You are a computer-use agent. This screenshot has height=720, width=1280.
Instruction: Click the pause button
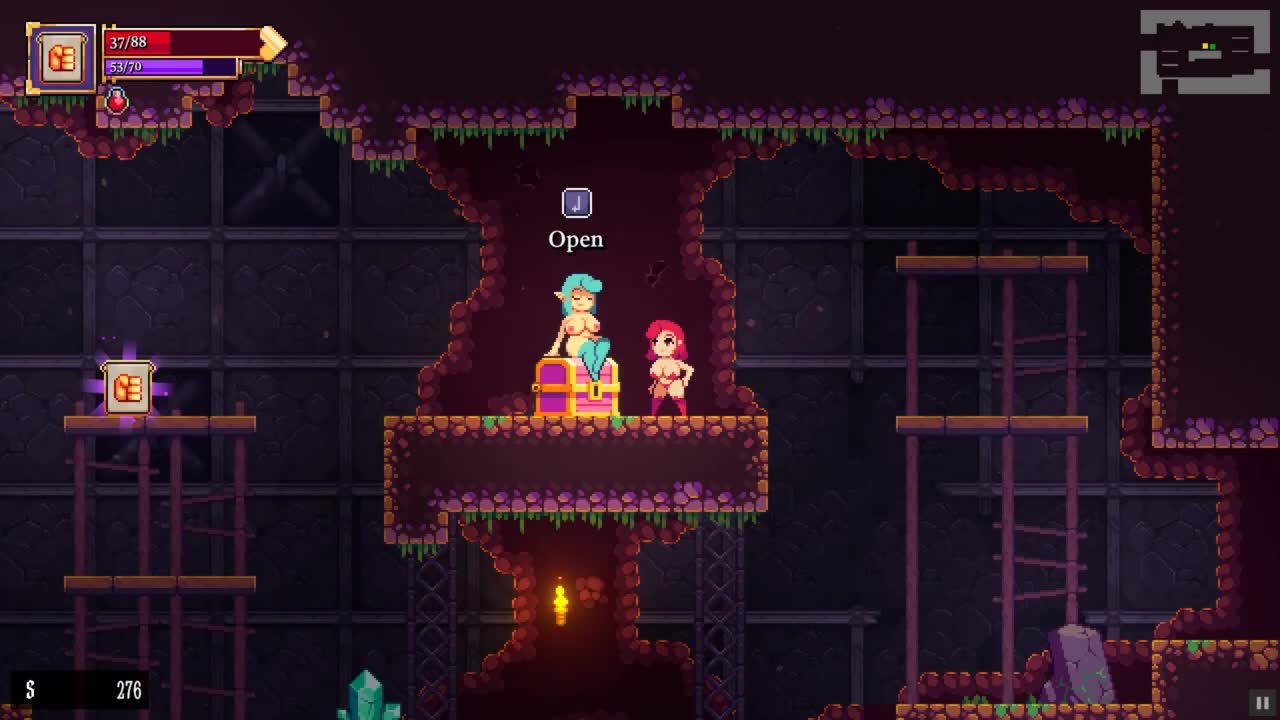click(1261, 702)
